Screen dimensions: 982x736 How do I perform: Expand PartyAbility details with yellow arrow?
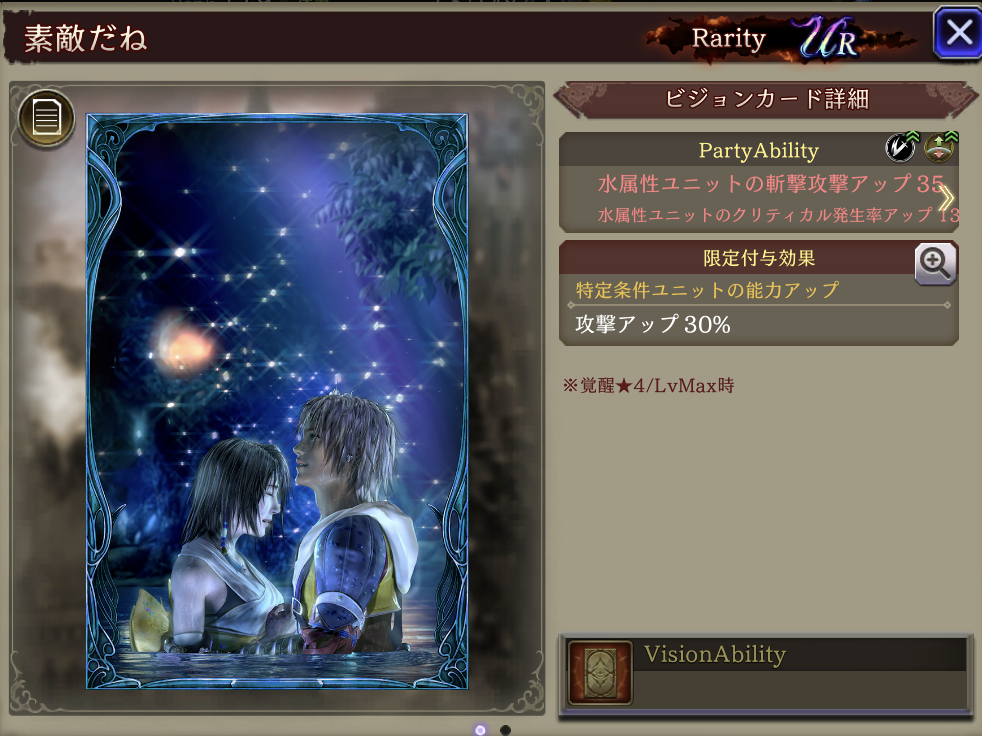[x=945, y=198]
